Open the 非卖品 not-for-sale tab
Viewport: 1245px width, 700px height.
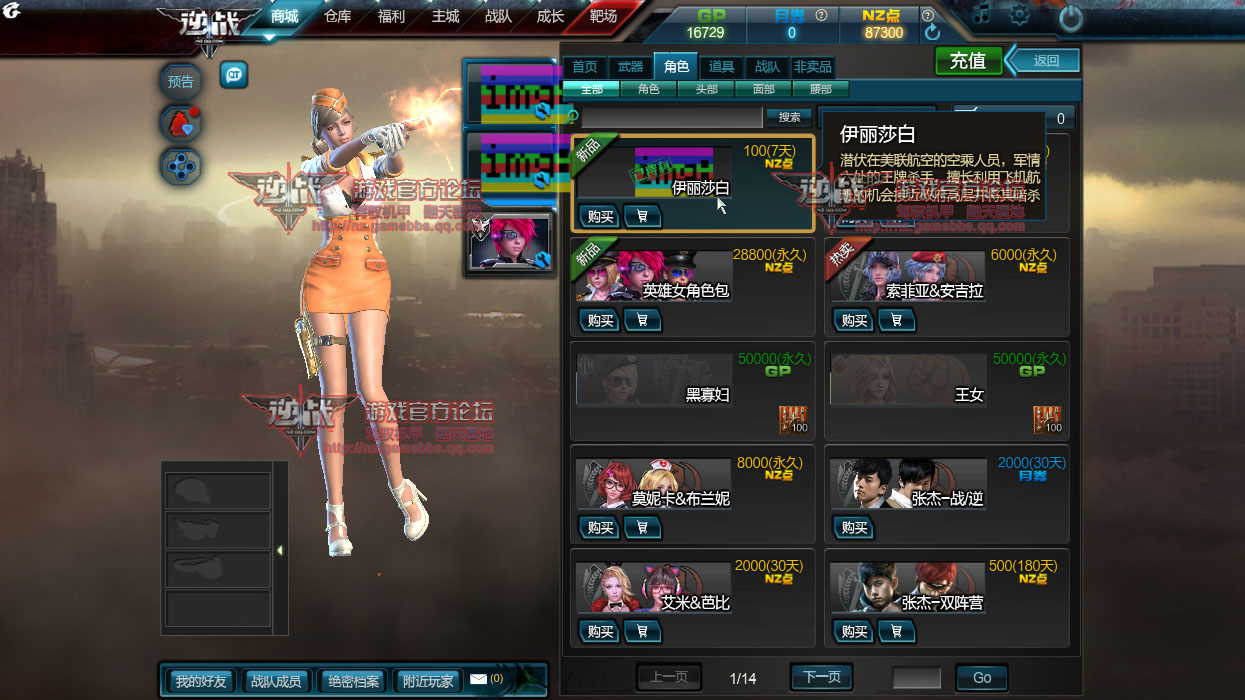coord(812,67)
